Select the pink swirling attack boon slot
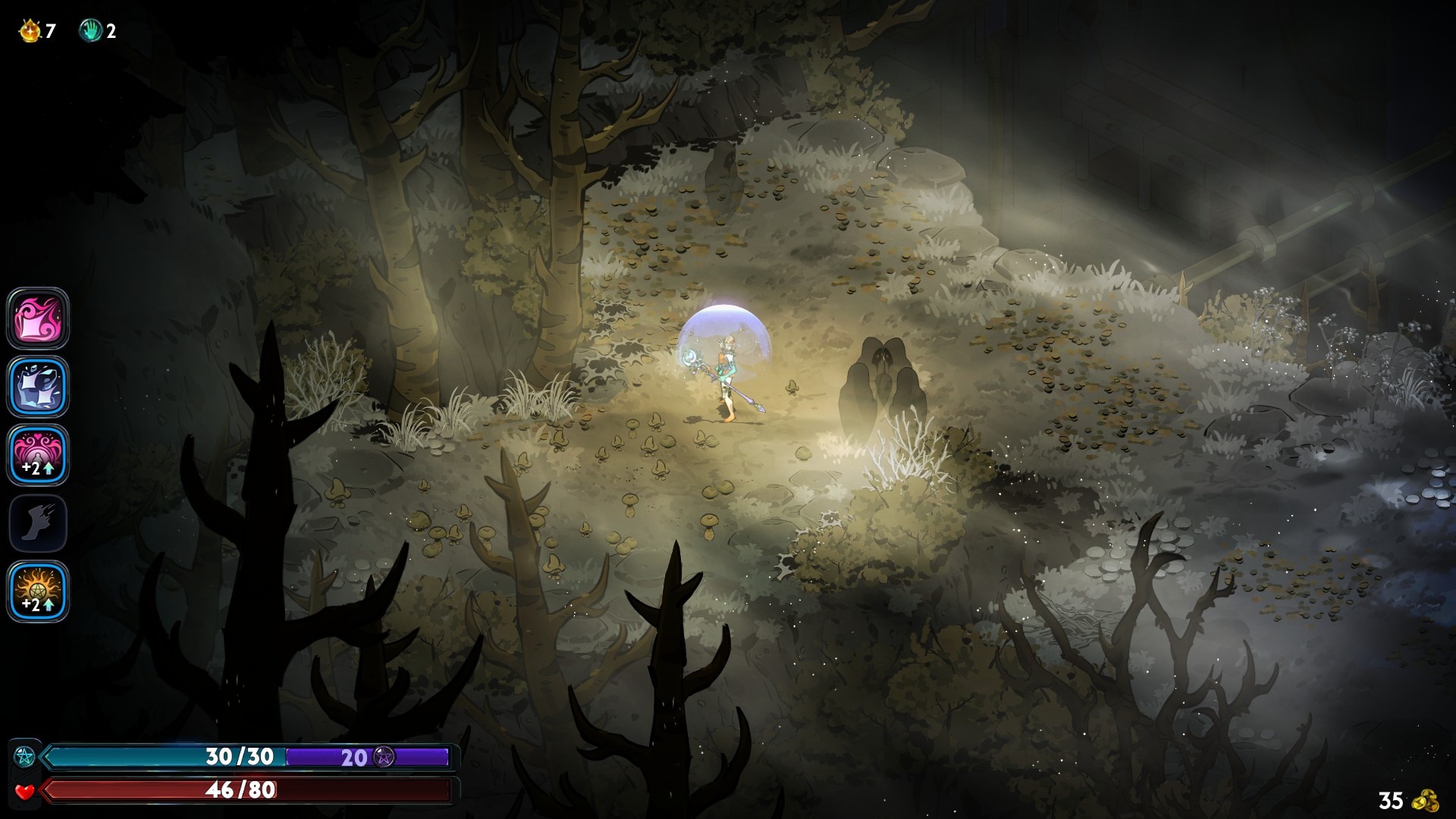 coord(38,318)
